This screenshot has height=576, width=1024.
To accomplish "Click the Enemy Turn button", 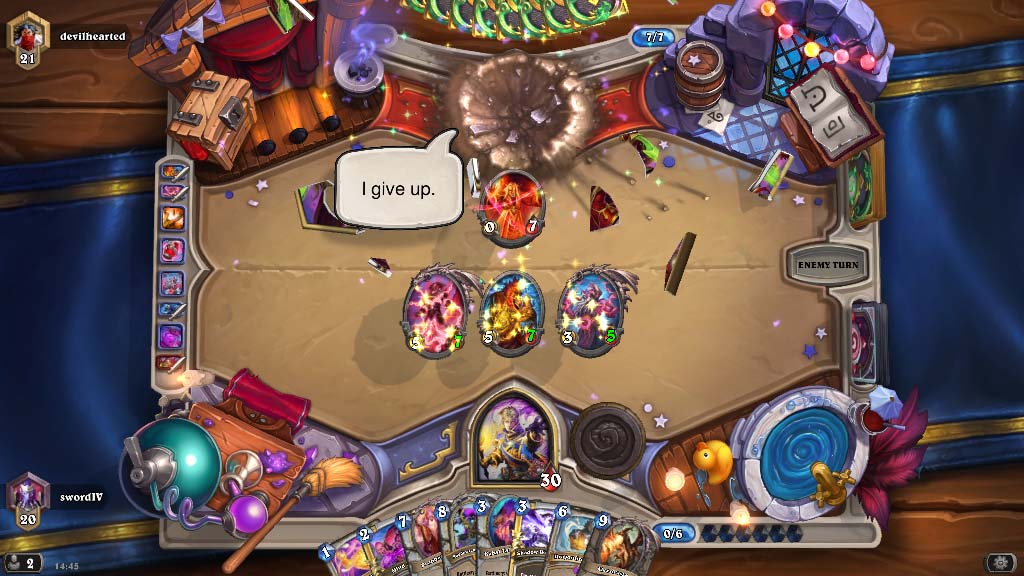I will coord(828,265).
